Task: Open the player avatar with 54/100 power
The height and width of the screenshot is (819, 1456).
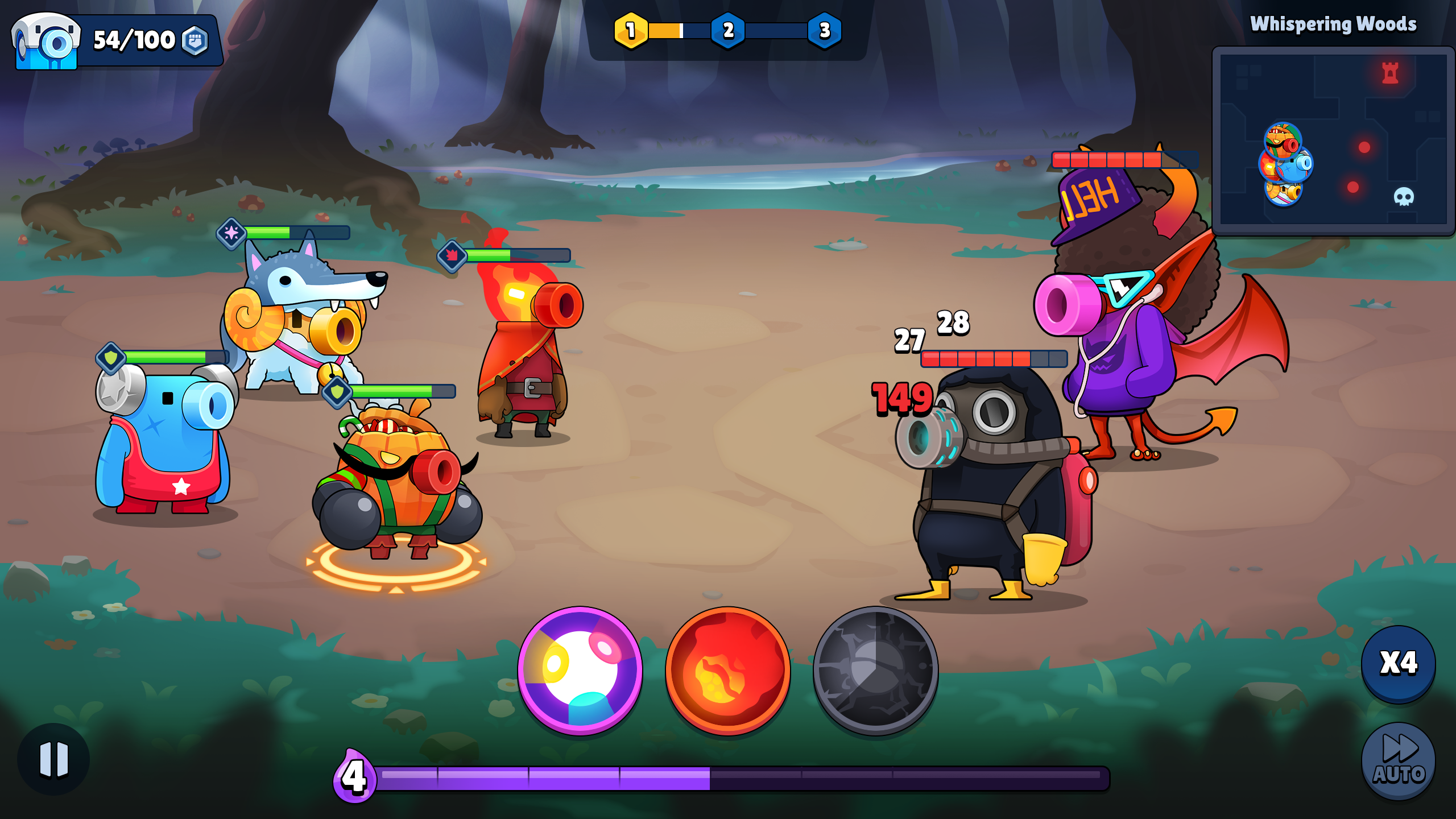Action: click(x=47, y=41)
